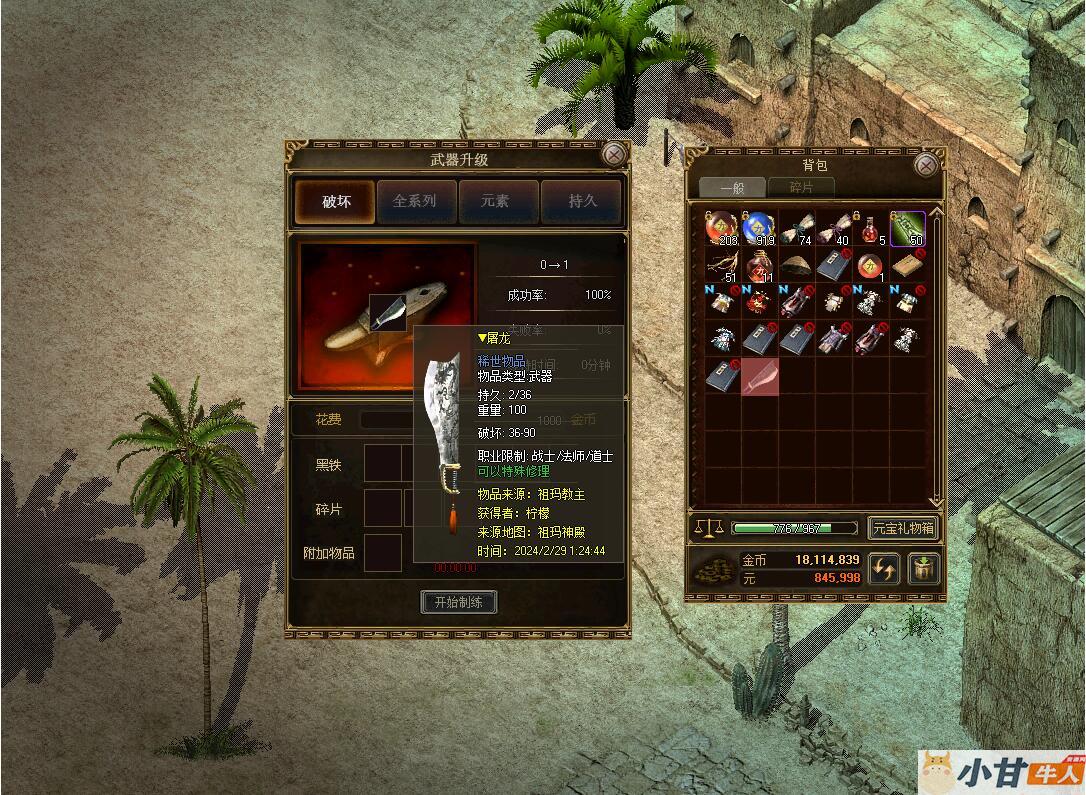
Task: Pick the green item stack of 50
Action: coord(907,229)
